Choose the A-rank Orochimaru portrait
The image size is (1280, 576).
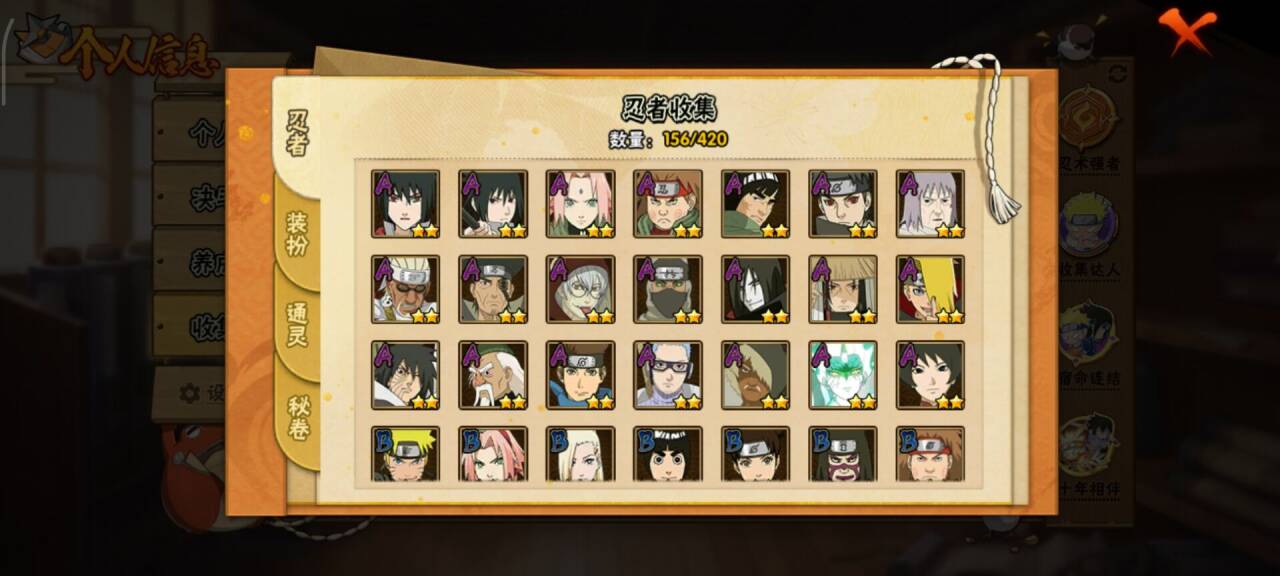[x=755, y=290]
